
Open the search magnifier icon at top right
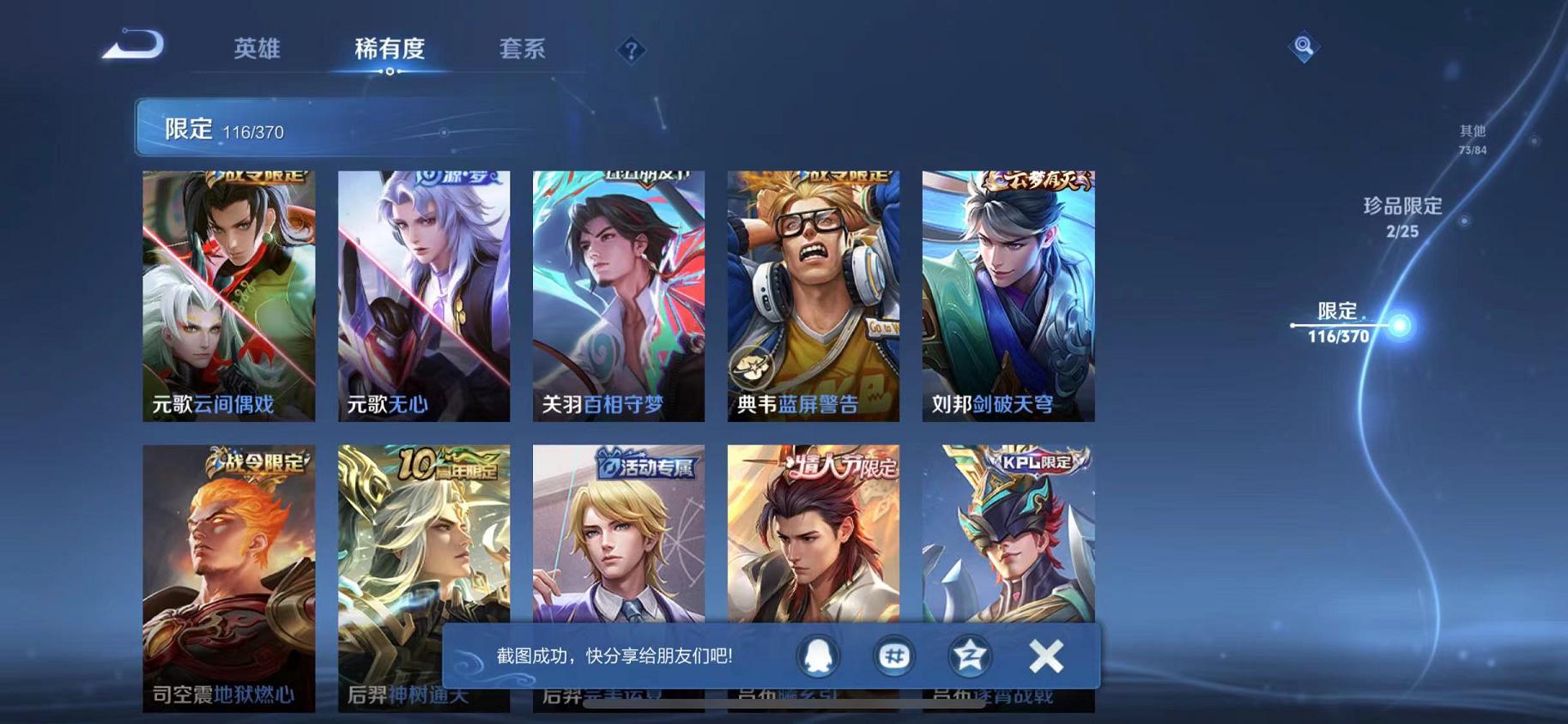coord(1304,46)
